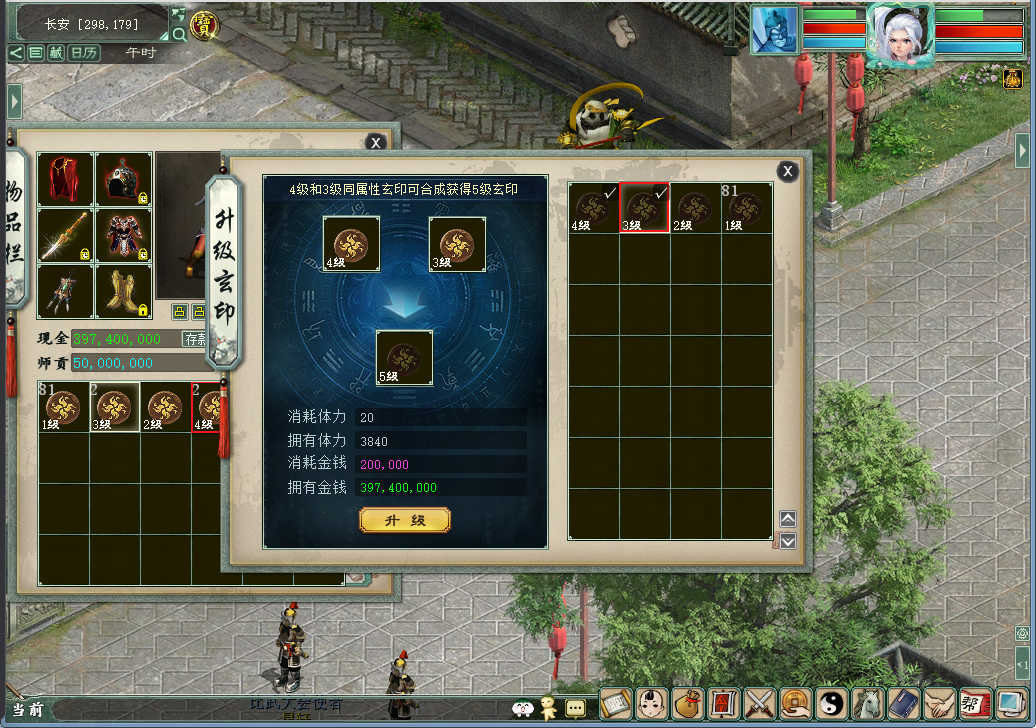Click the crossed swords toolbar icon
Image resolution: width=1036 pixels, height=728 pixels.
tap(761, 704)
